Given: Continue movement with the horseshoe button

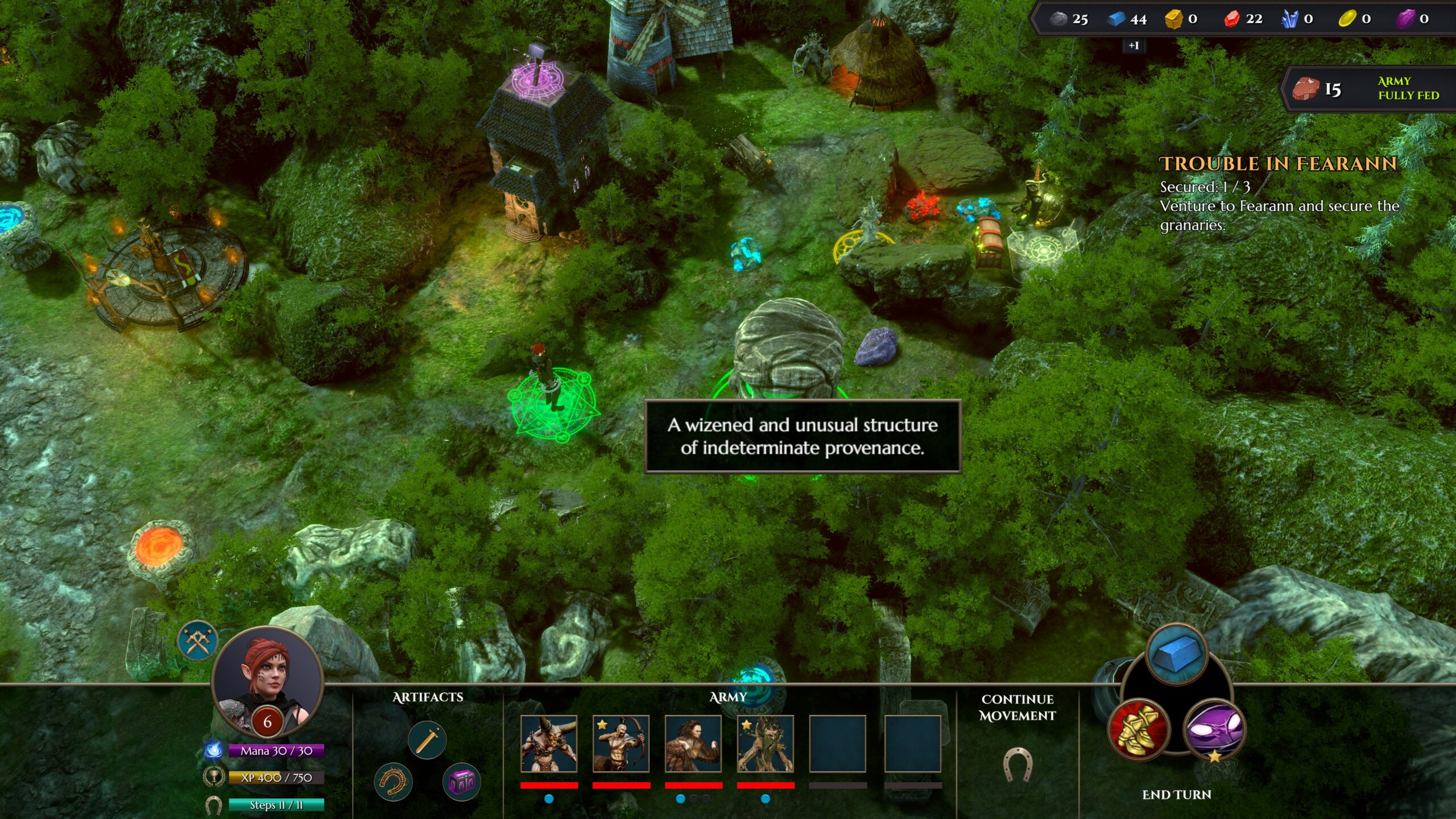Looking at the screenshot, I should pos(1017,763).
